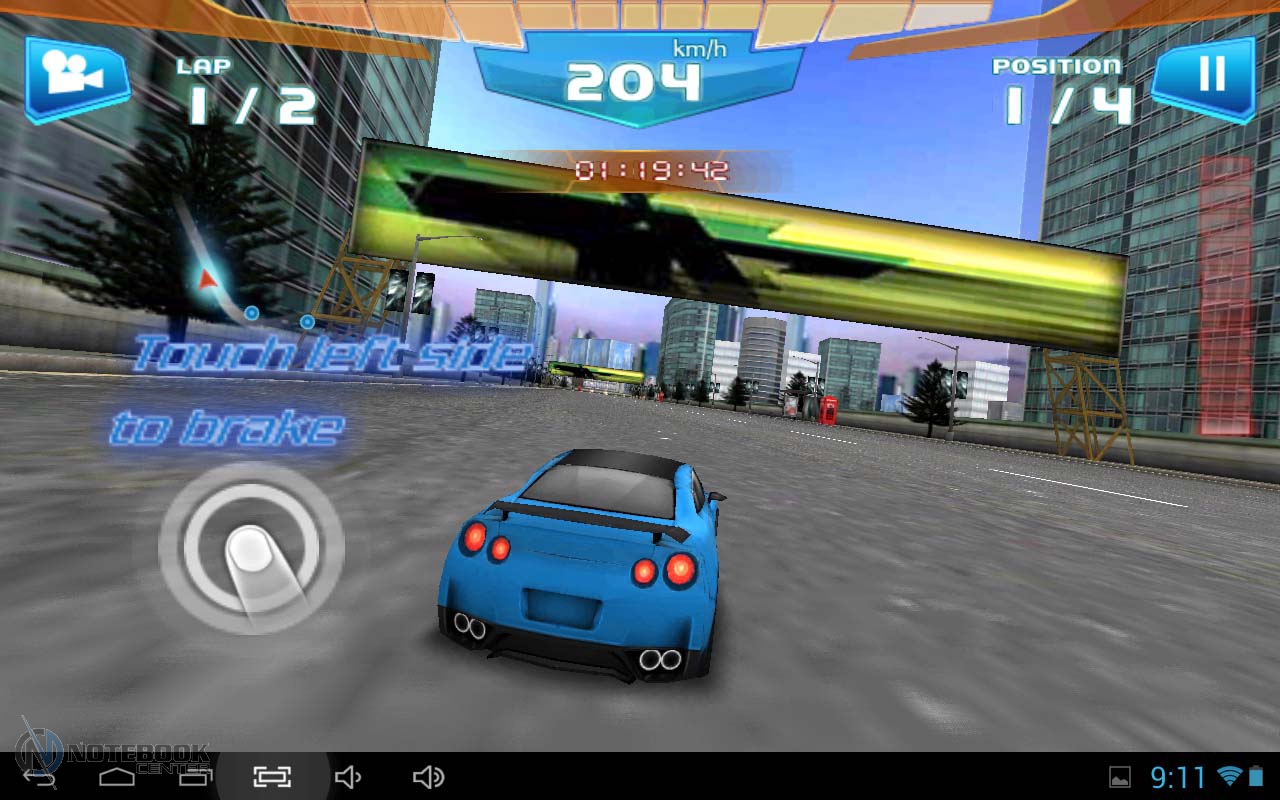Image resolution: width=1280 pixels, height=800 pixels.
Task: Take a screenshot with the capture icon
Action: (271, 777)
